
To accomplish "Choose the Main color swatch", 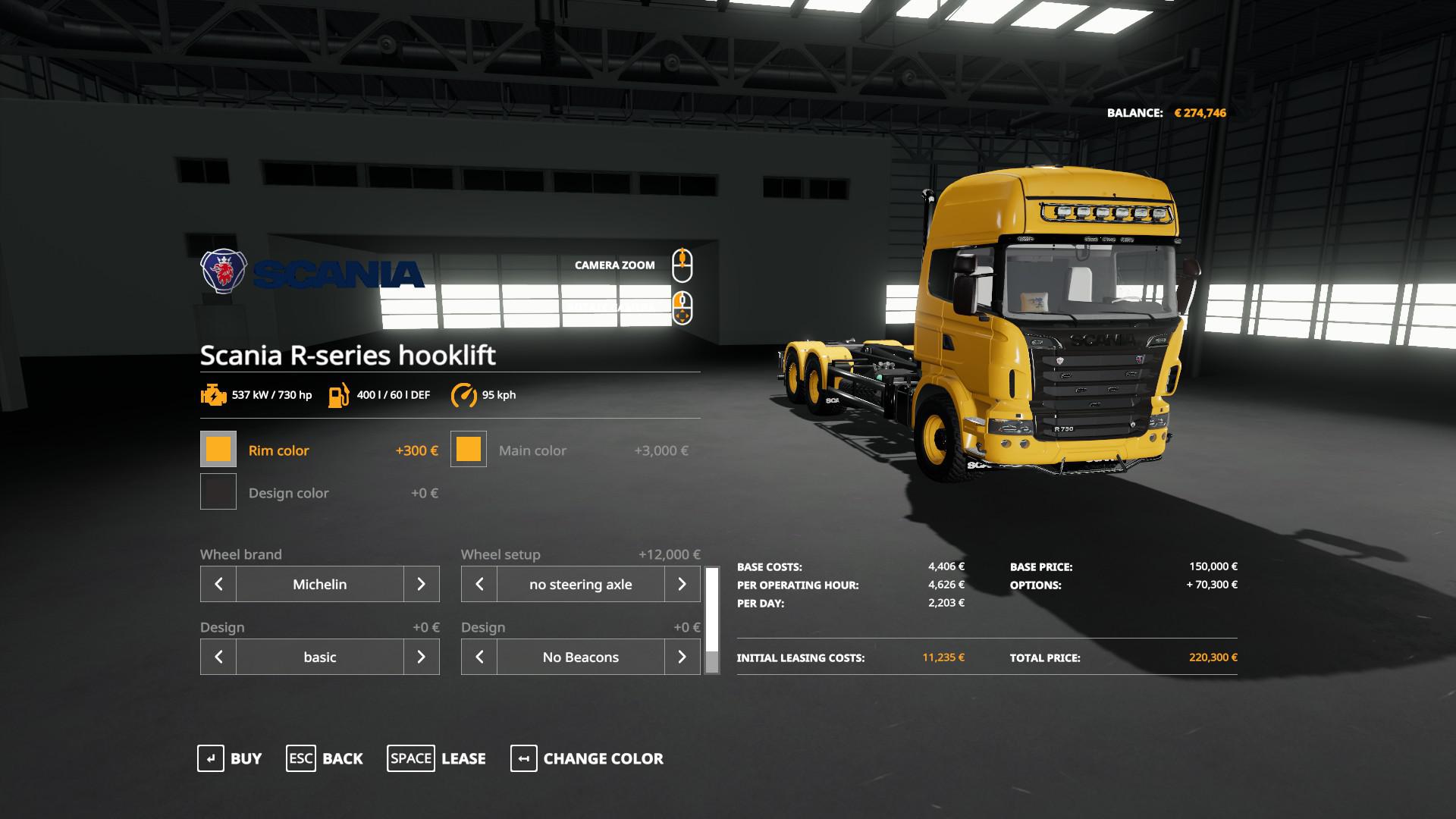I will 469,450.
